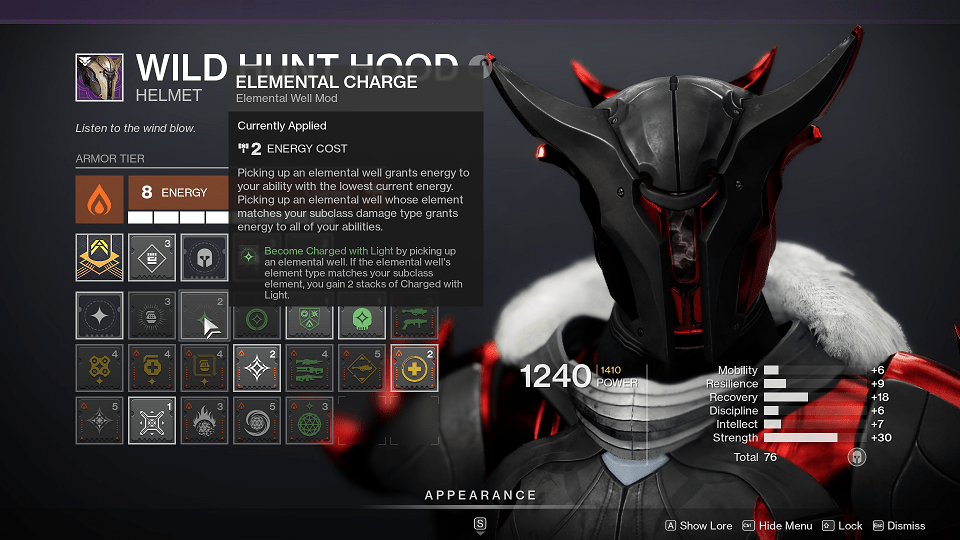Pick the green three-weapons mod costing 4

point(309,368)
